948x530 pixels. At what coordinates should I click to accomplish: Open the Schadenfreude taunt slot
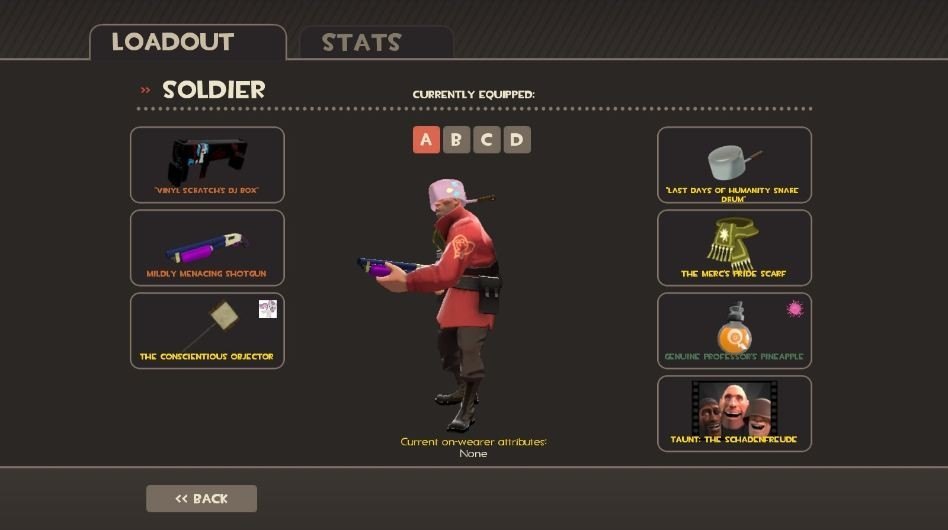pos(734,413)
